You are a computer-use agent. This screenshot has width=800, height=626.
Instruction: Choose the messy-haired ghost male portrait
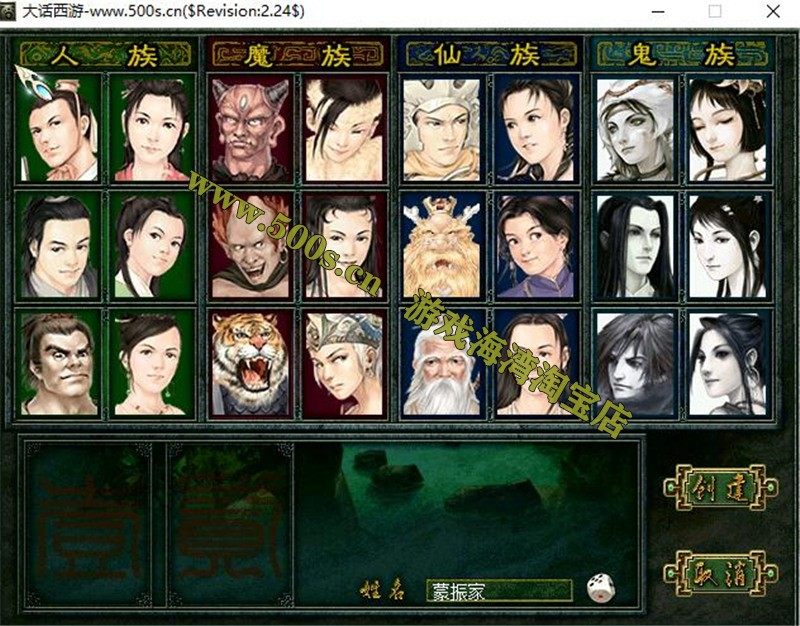tap(634, 362)
